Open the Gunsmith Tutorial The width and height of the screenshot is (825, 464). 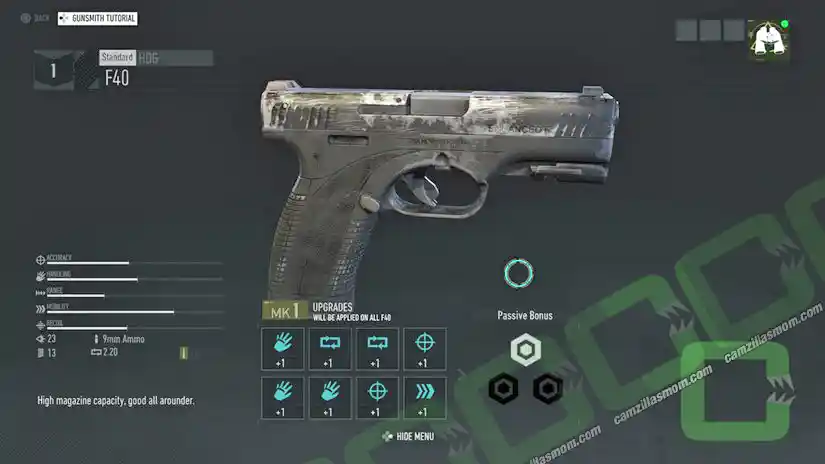coord(98,18)
